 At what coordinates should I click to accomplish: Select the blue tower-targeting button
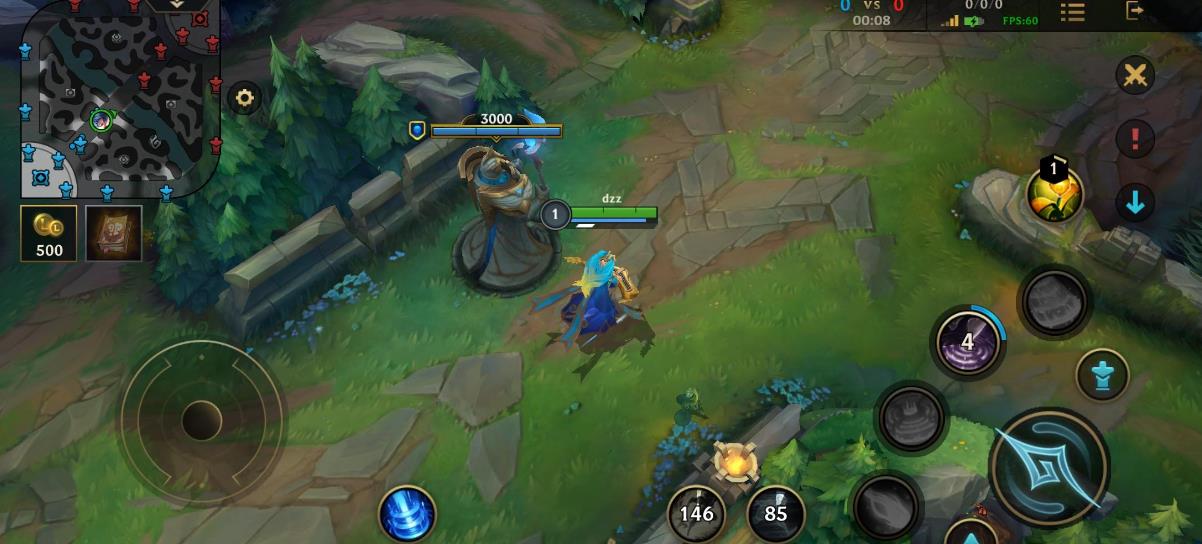tap(1102, 376)
